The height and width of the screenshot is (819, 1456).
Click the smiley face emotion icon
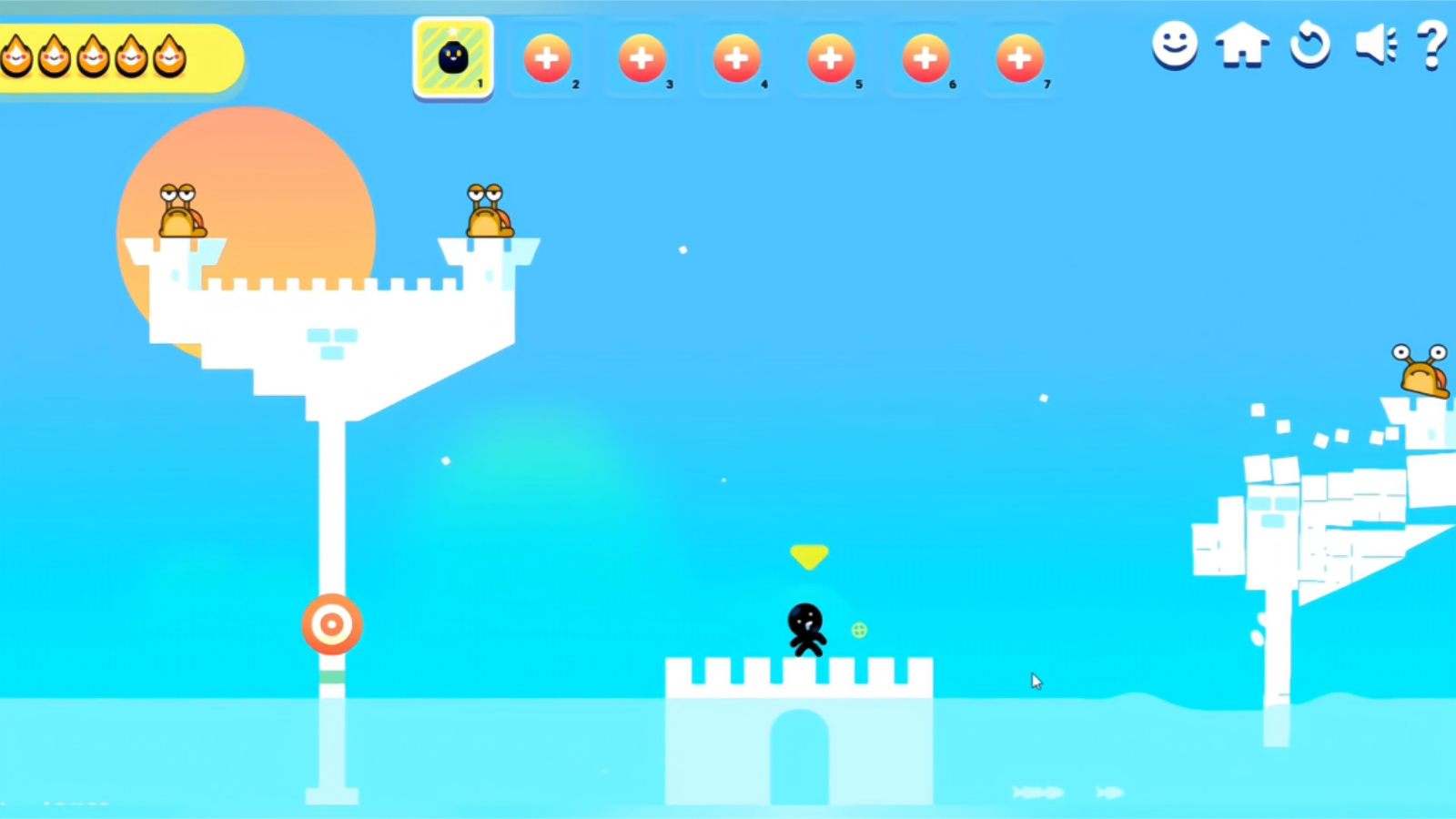tap(1174, 47)
